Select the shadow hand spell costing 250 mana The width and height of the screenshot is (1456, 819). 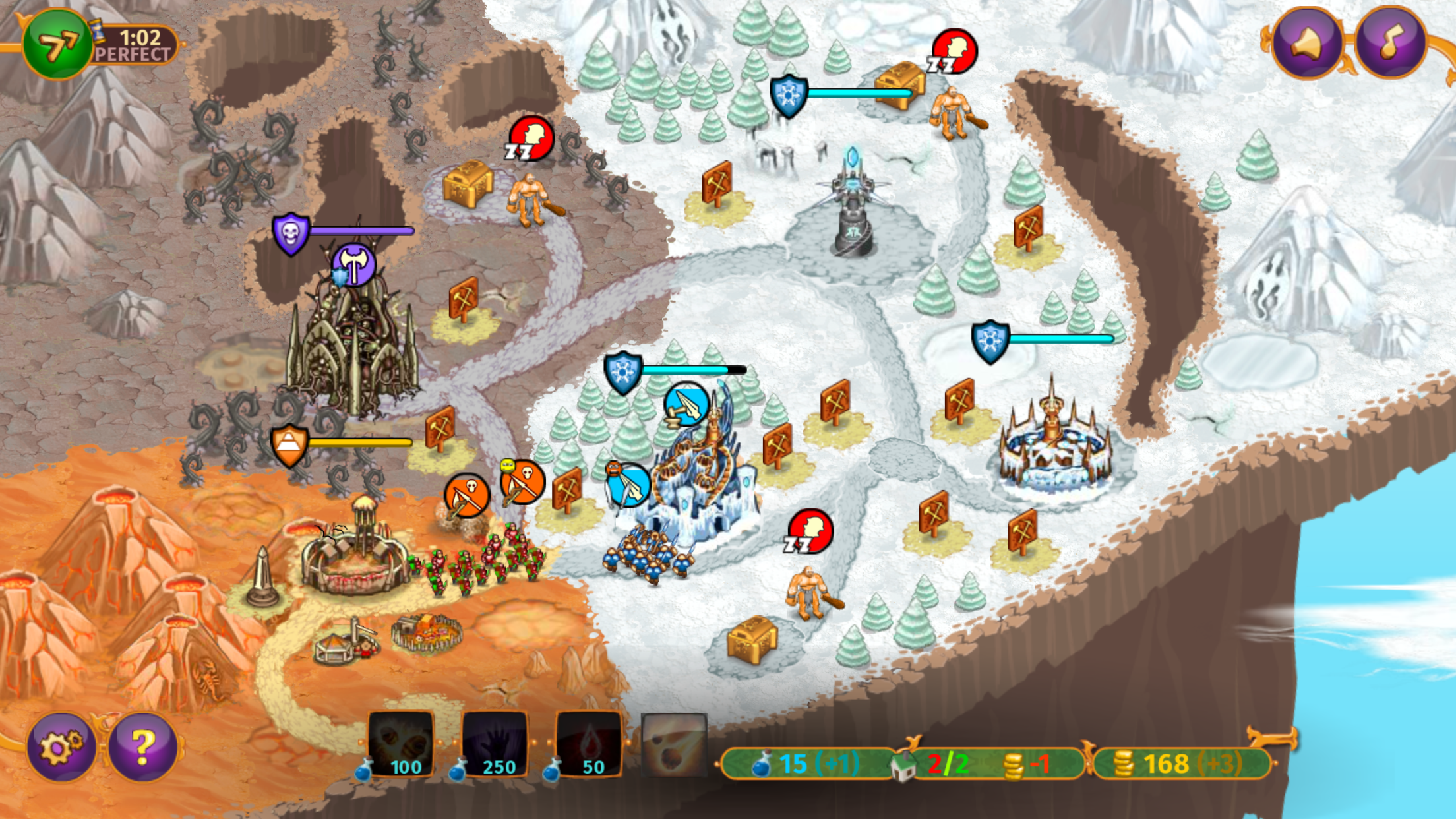point(496,740)
